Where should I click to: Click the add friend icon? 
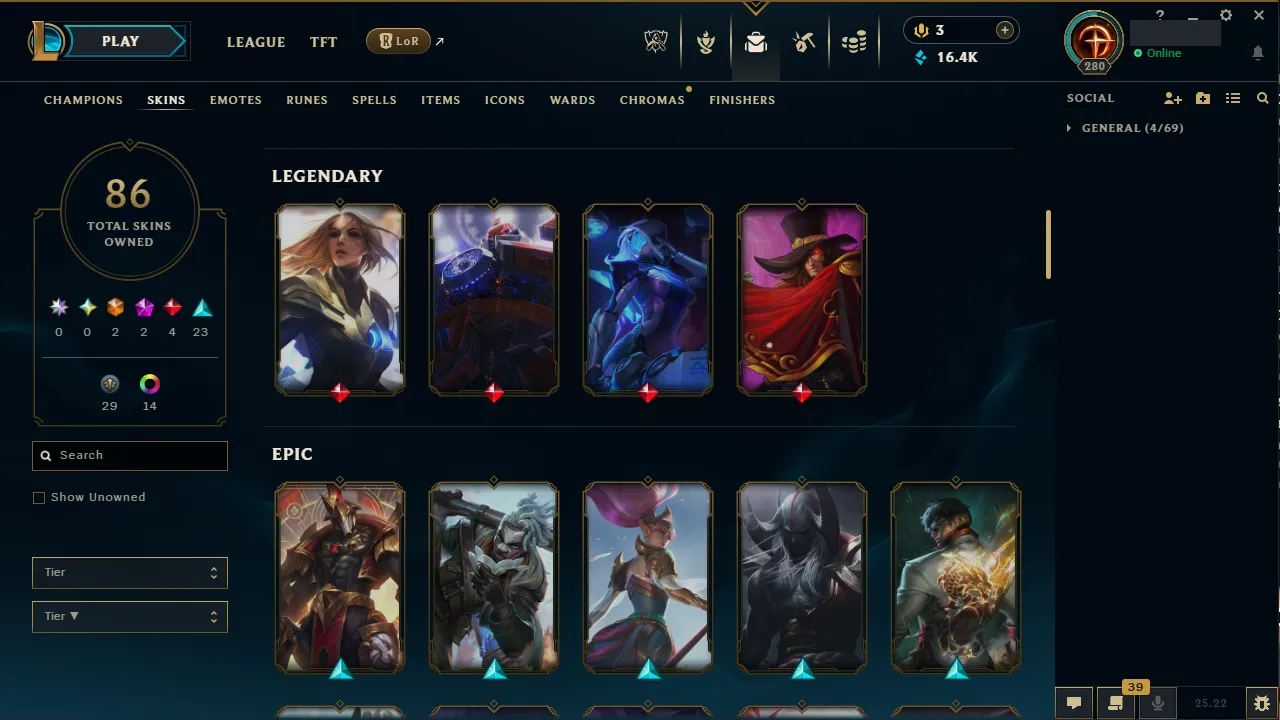[x=1172, y=98]
